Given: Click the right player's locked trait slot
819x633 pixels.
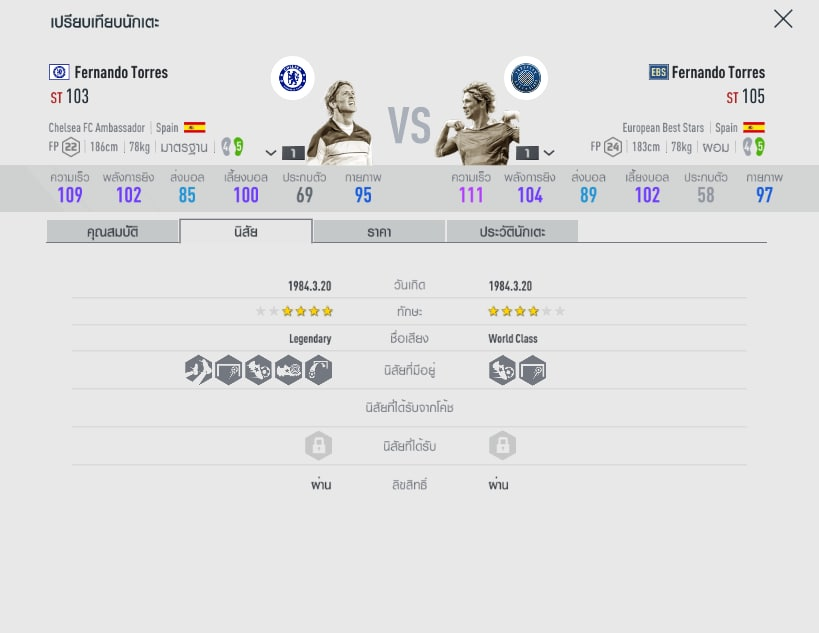Looking at the screenshot, I should pyautogui.click(x=502, y=446).
